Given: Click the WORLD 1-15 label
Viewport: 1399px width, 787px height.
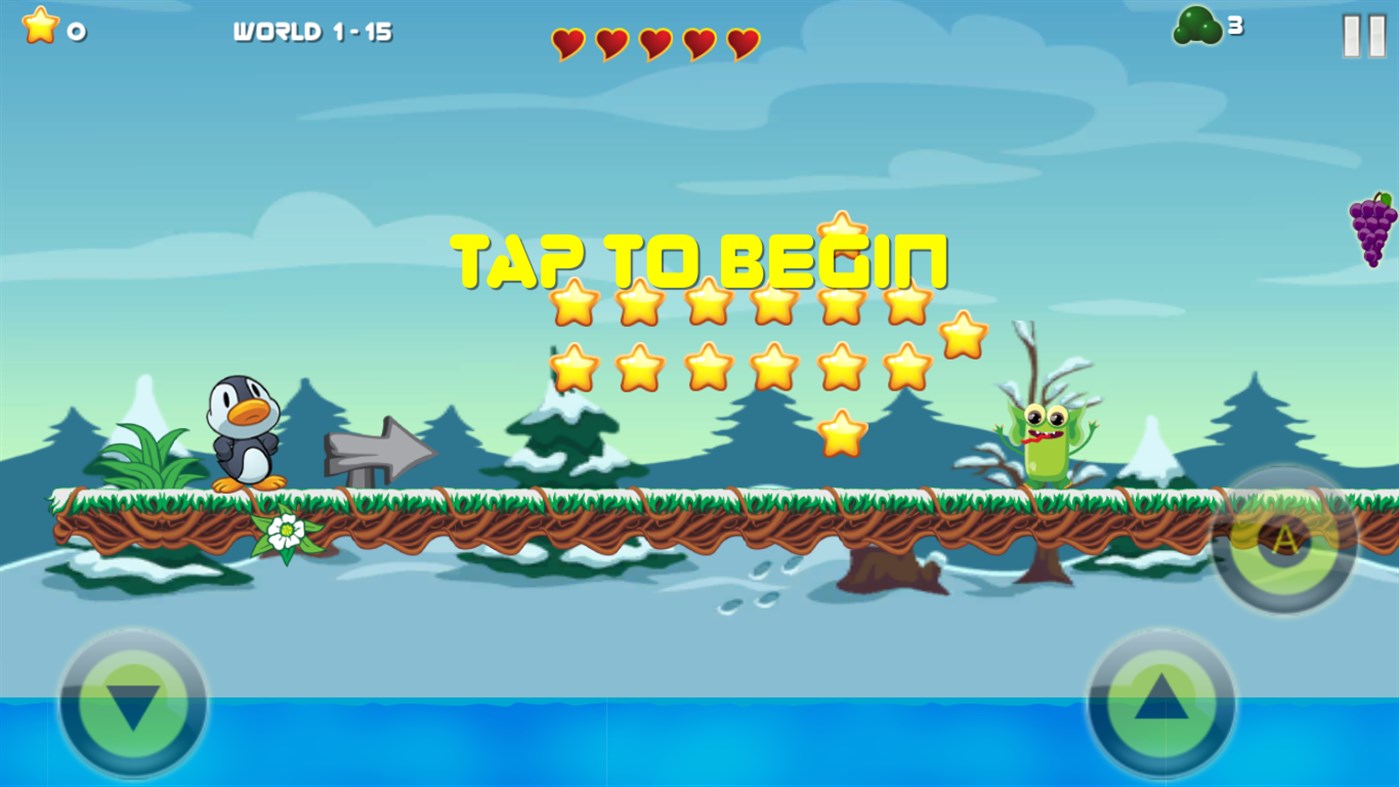Looking at the screenshot, I should [x=313, y=31].
